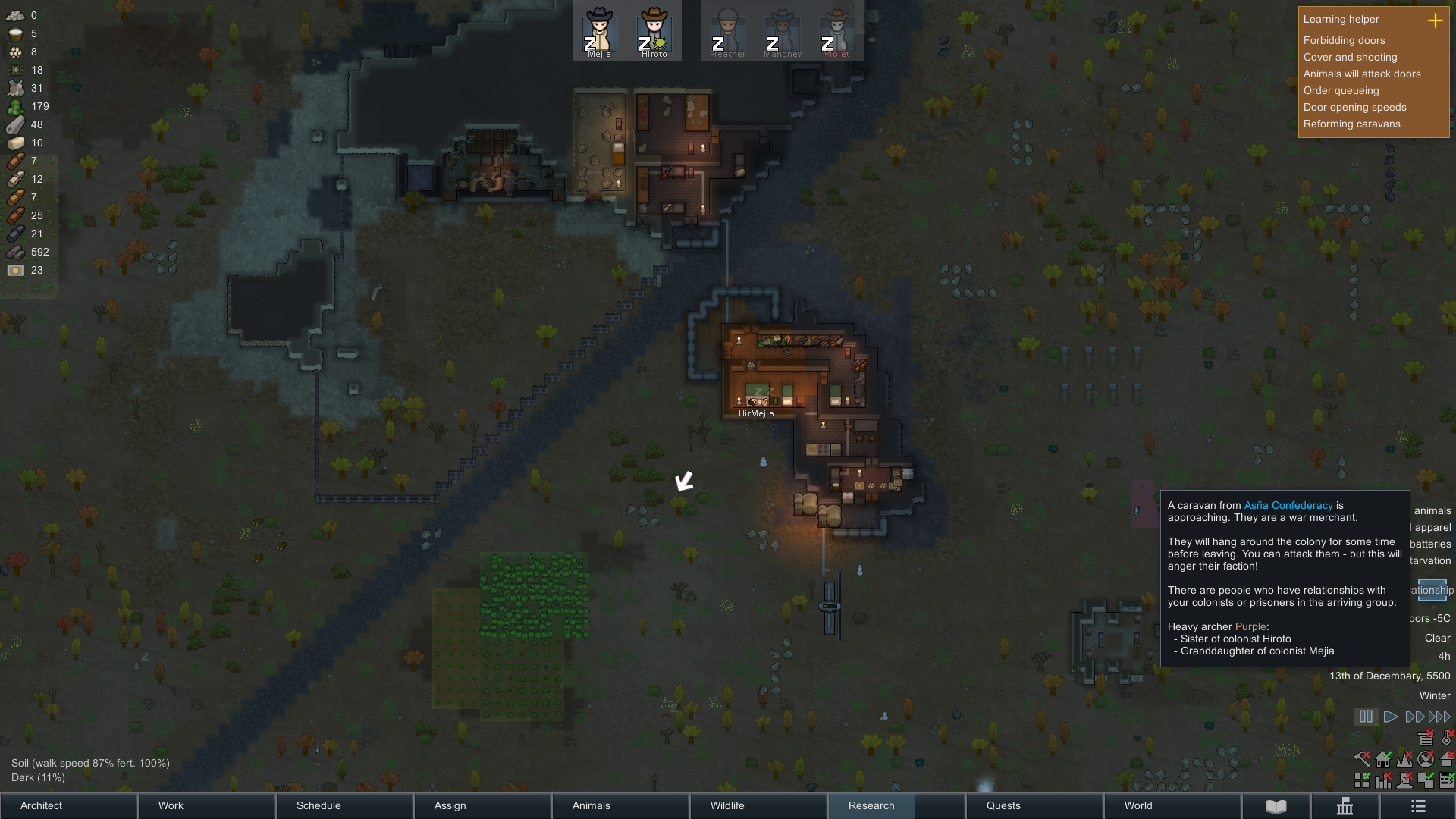The width and height of the screenshot is (1456, 819).
Task: Open the Work priorities tab
Action: click(x=206, y=805)
